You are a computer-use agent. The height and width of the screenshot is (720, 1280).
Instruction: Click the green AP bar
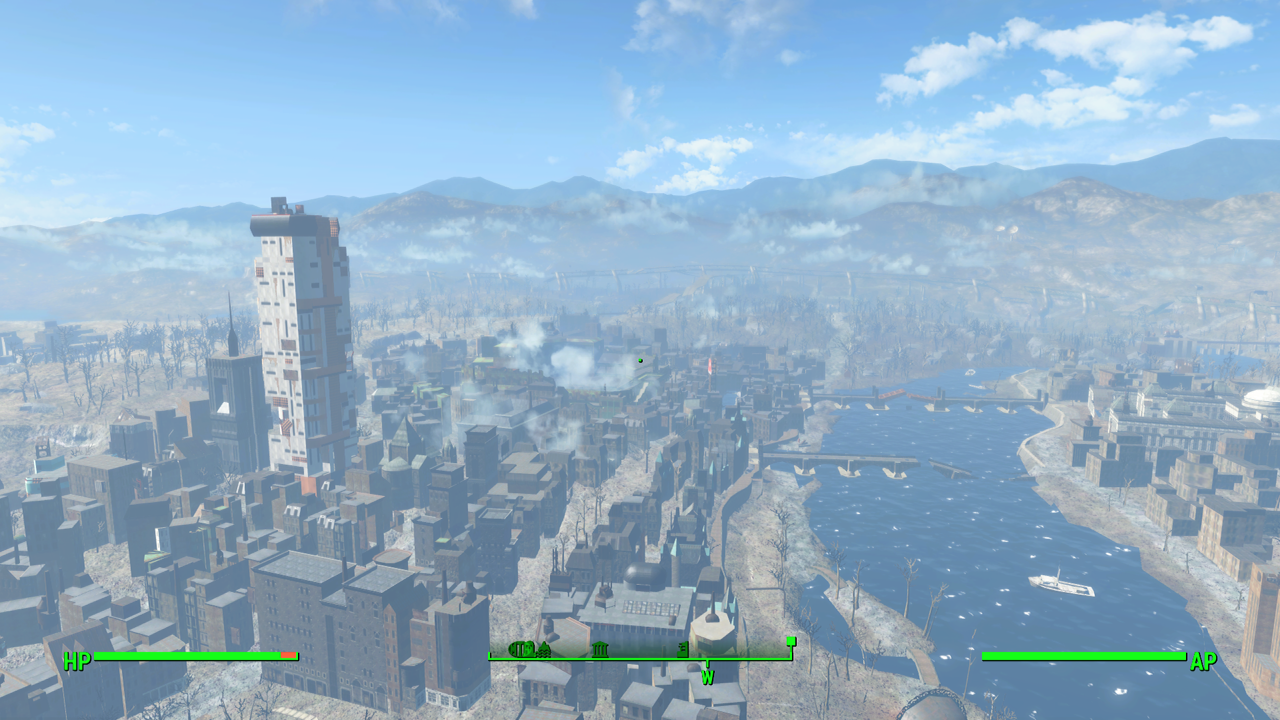click(1080, 656)
